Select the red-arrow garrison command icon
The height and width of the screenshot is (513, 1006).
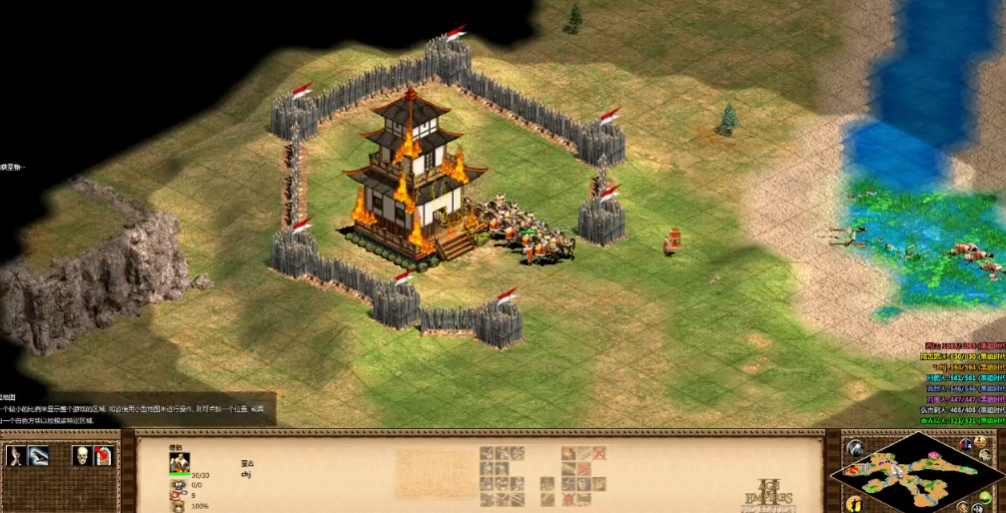click(104, 456)
